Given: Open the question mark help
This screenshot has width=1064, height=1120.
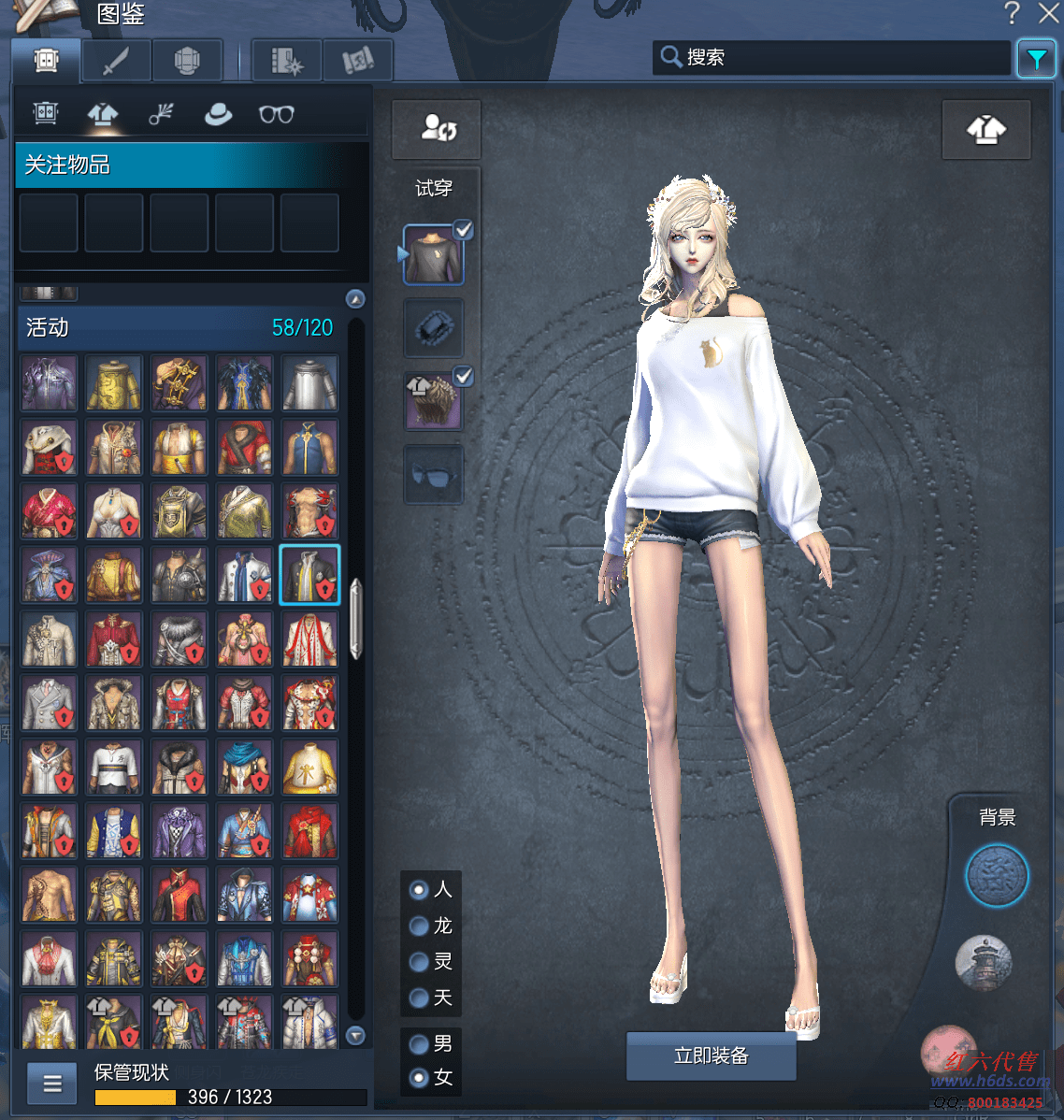Looking at the screenshot, I should pyautogui.click(x=1013, y=13).
